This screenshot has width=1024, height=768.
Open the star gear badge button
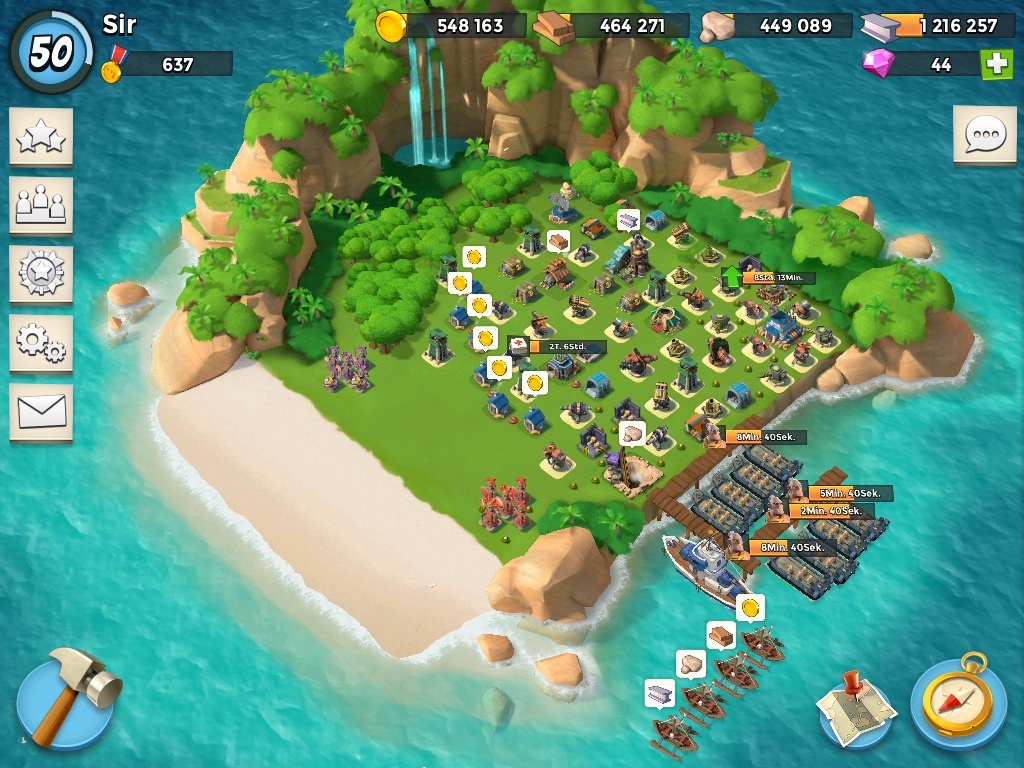[x=41, y=274]
